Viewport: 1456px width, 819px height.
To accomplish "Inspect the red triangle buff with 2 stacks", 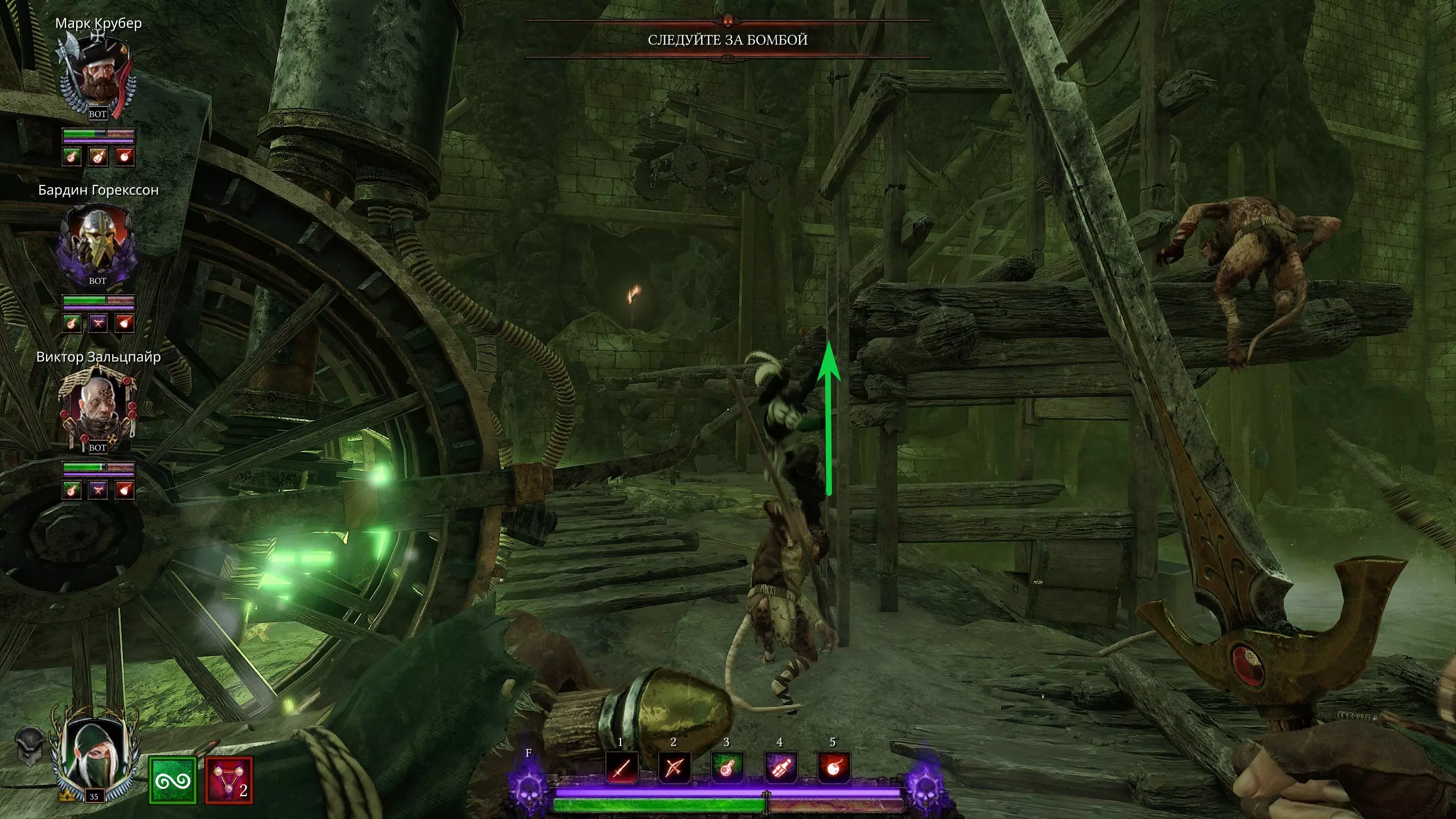I will [x=229, y=780].
